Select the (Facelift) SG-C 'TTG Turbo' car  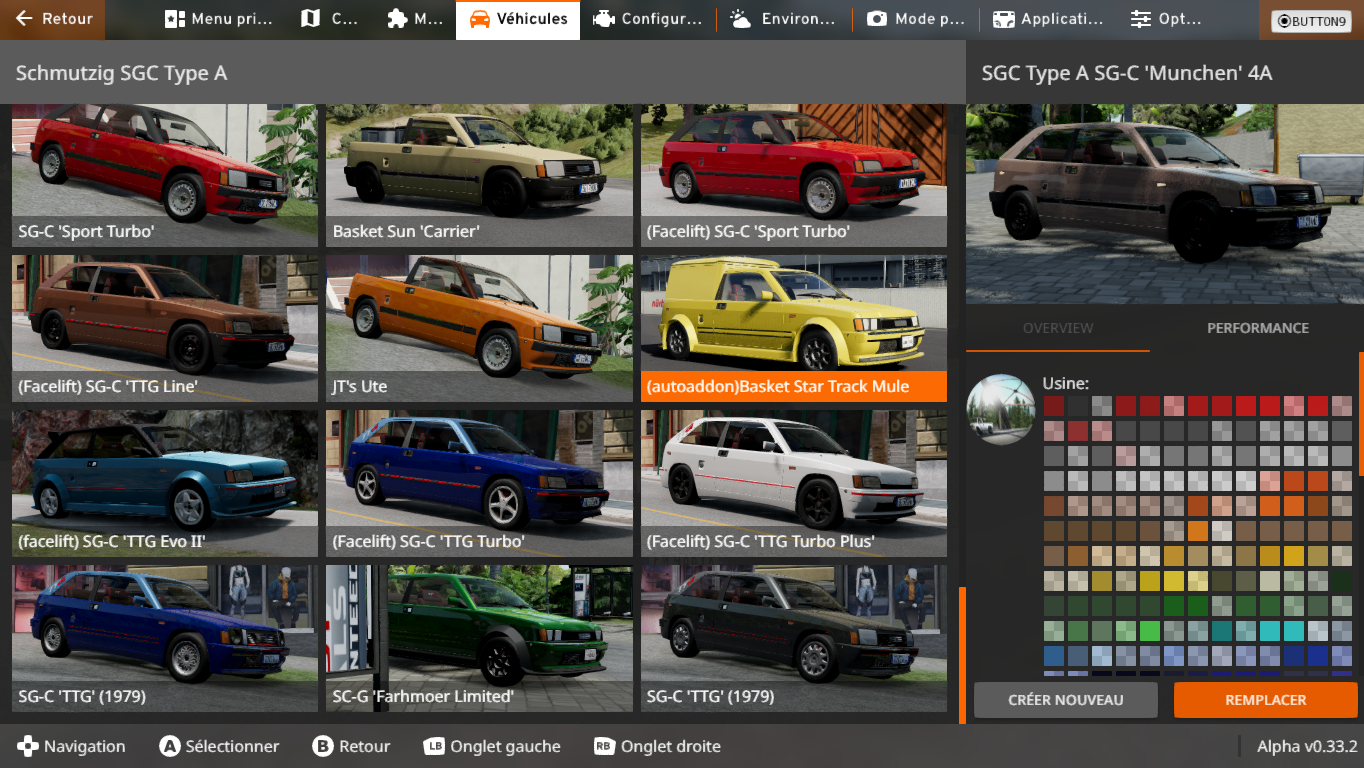pyautogui.click(x=480, y=483)
